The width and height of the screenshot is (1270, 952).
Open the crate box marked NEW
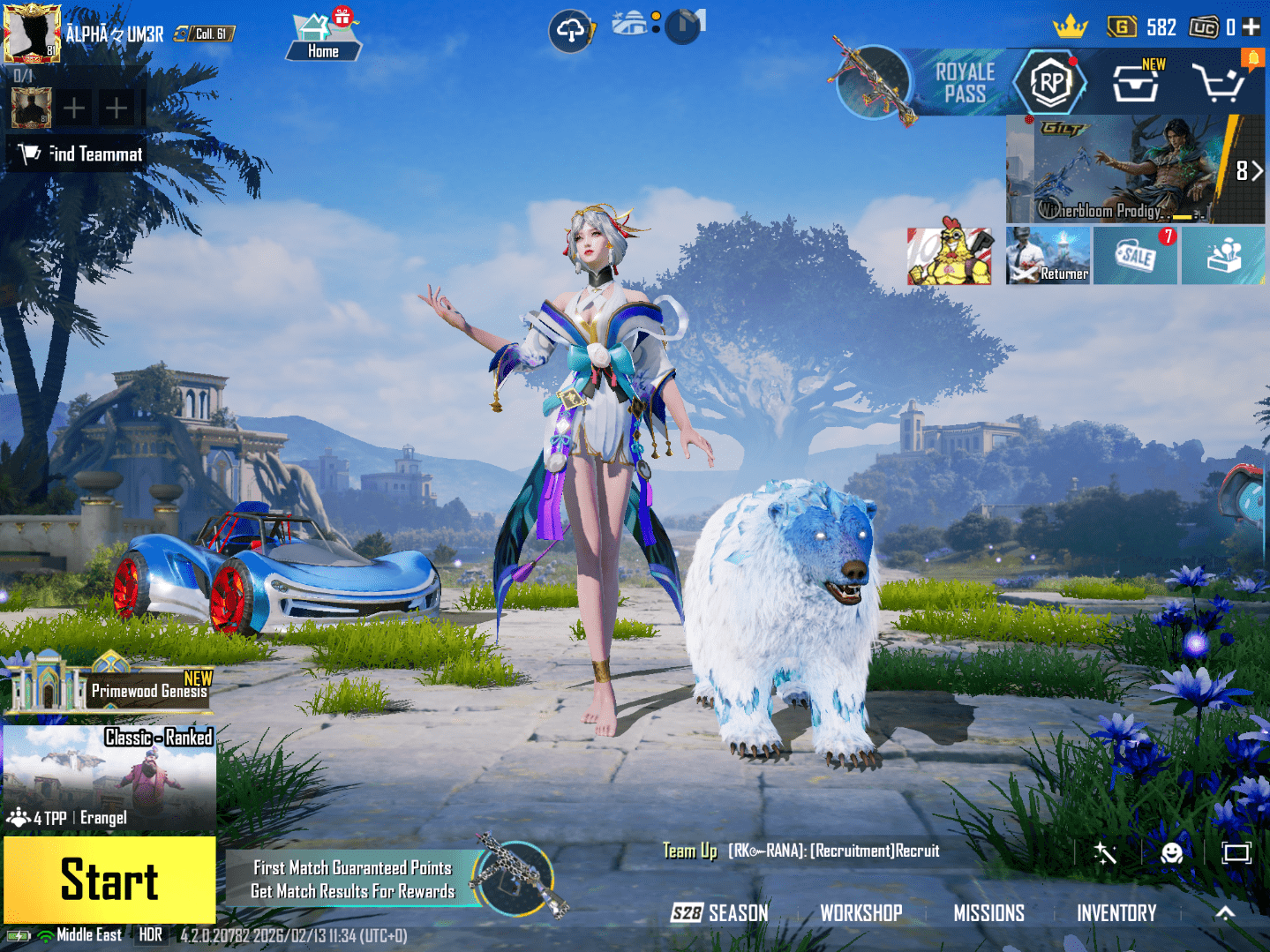[1136, 84]
